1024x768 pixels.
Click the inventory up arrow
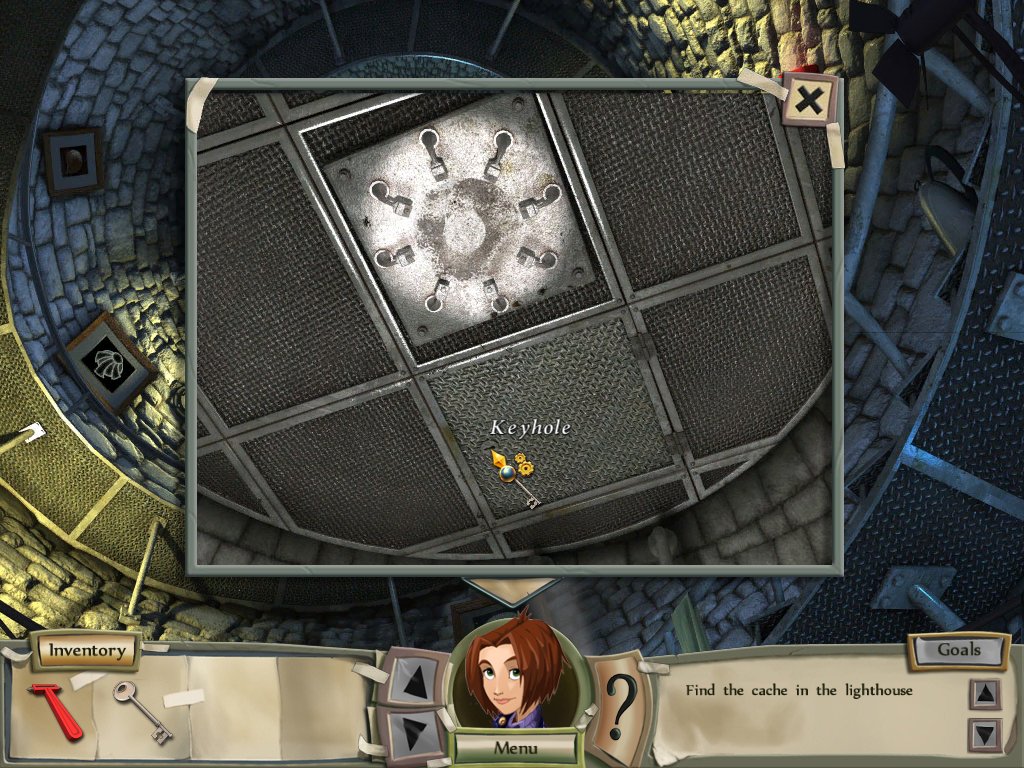pos(411,679)
